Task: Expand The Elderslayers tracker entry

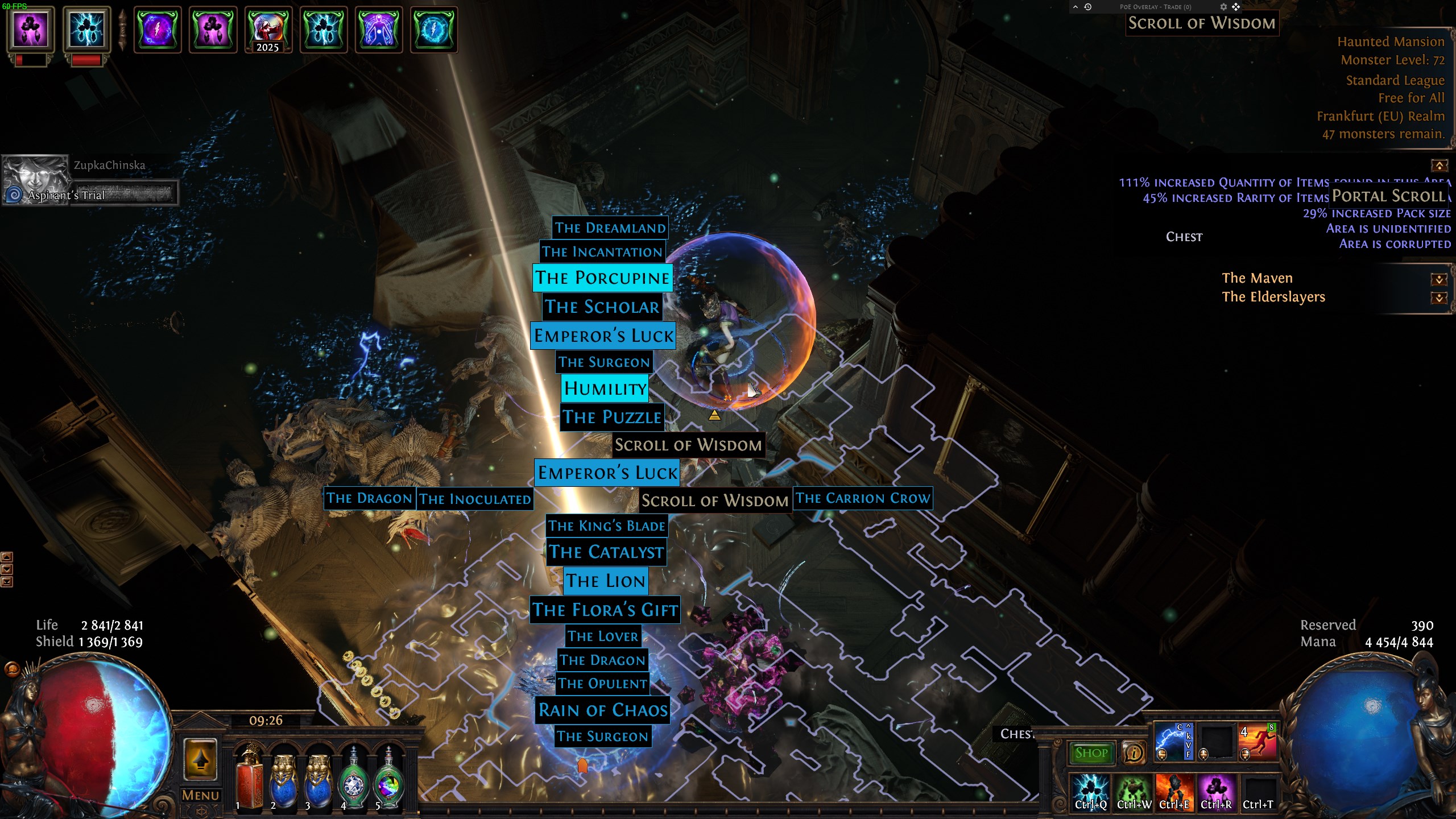Action: pyautogui.click(x=1439, y=298)
